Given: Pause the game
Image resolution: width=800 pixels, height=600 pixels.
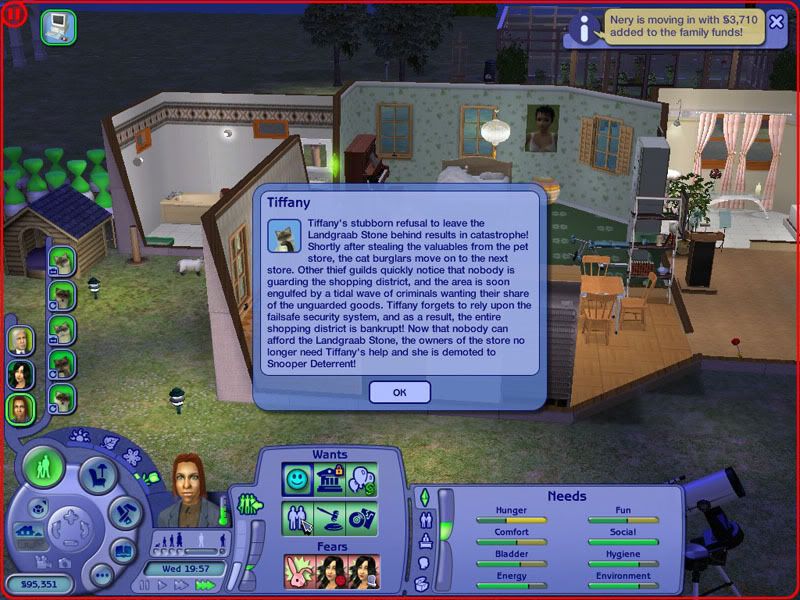Looking at the screenshot, I should pyautogui.click(x=146, y=586).
